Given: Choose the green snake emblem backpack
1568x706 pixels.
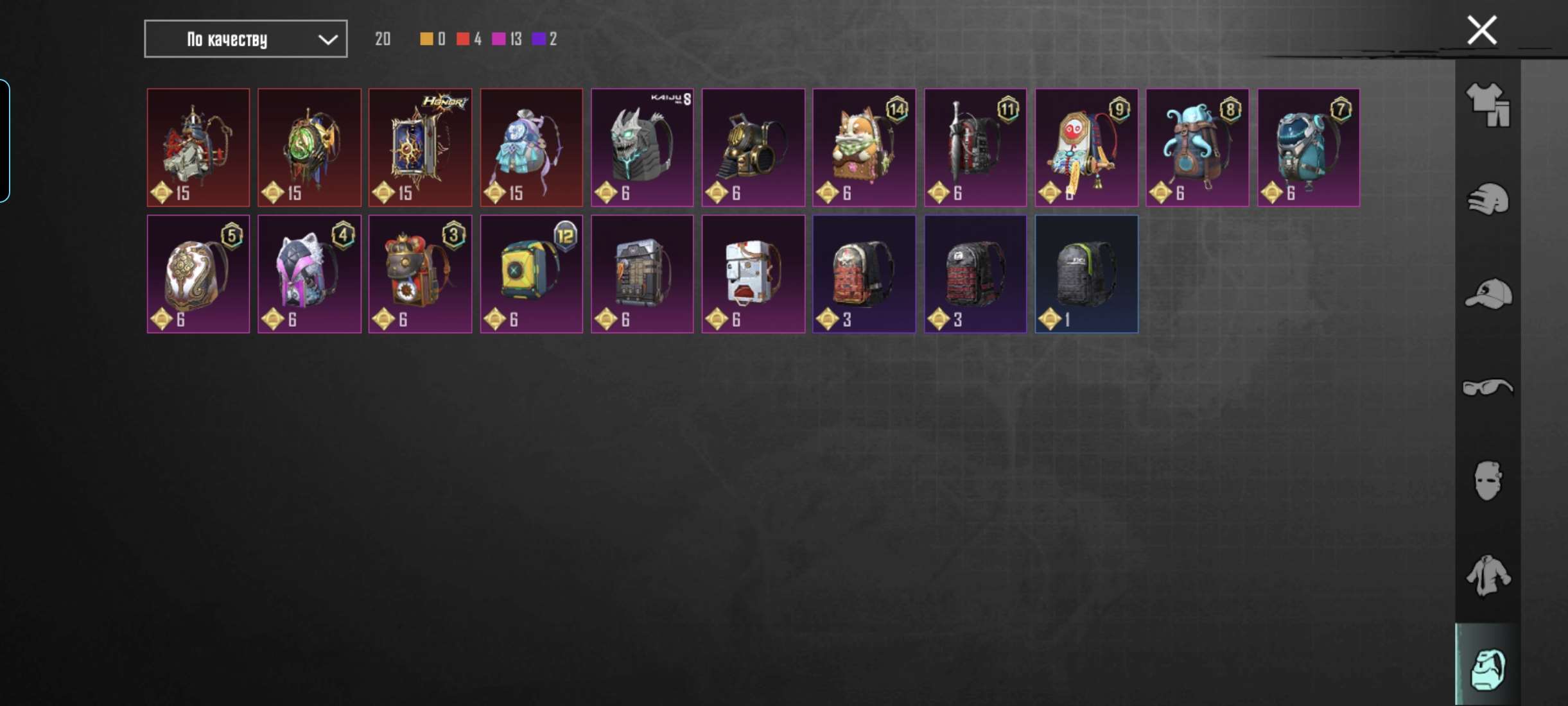Looking at the screenshot, I should pos(309,148).
